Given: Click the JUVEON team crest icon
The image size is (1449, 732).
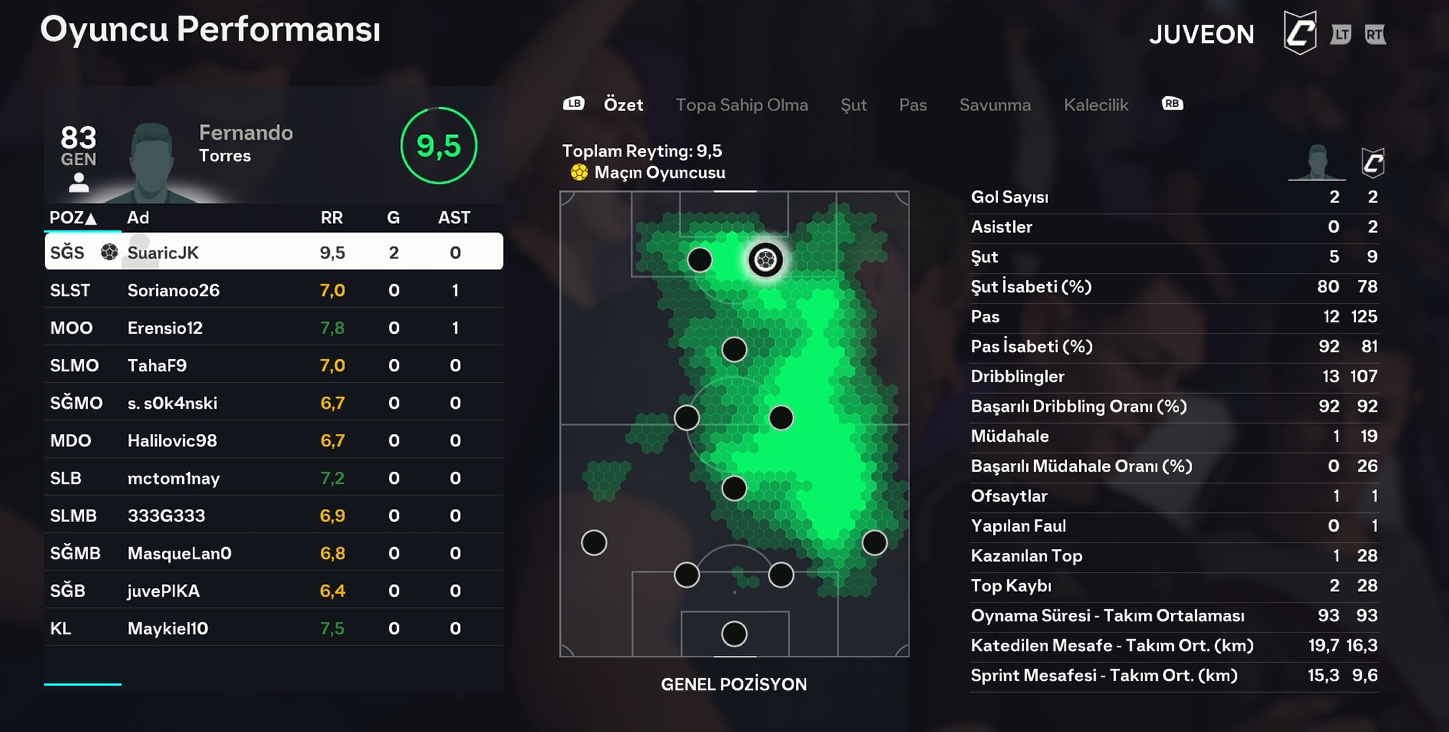Looking at the screenshot, I should [x=1300, y=34].
